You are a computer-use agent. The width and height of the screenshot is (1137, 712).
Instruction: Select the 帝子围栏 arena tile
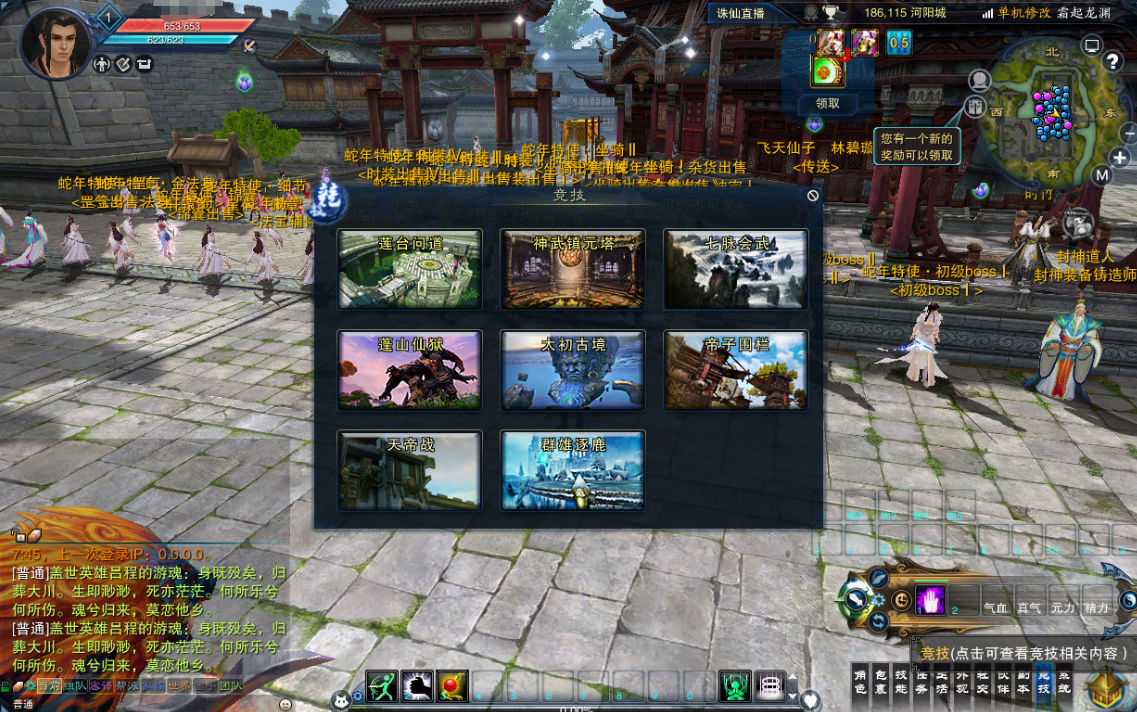(x=736, y=370)
